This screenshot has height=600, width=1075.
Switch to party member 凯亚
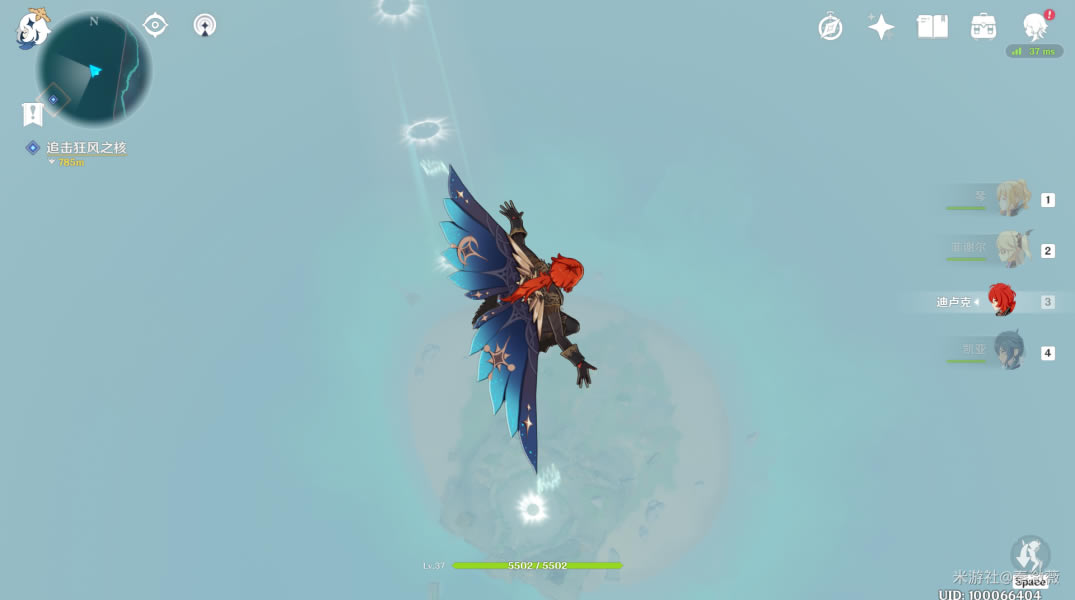point(1010,352)
